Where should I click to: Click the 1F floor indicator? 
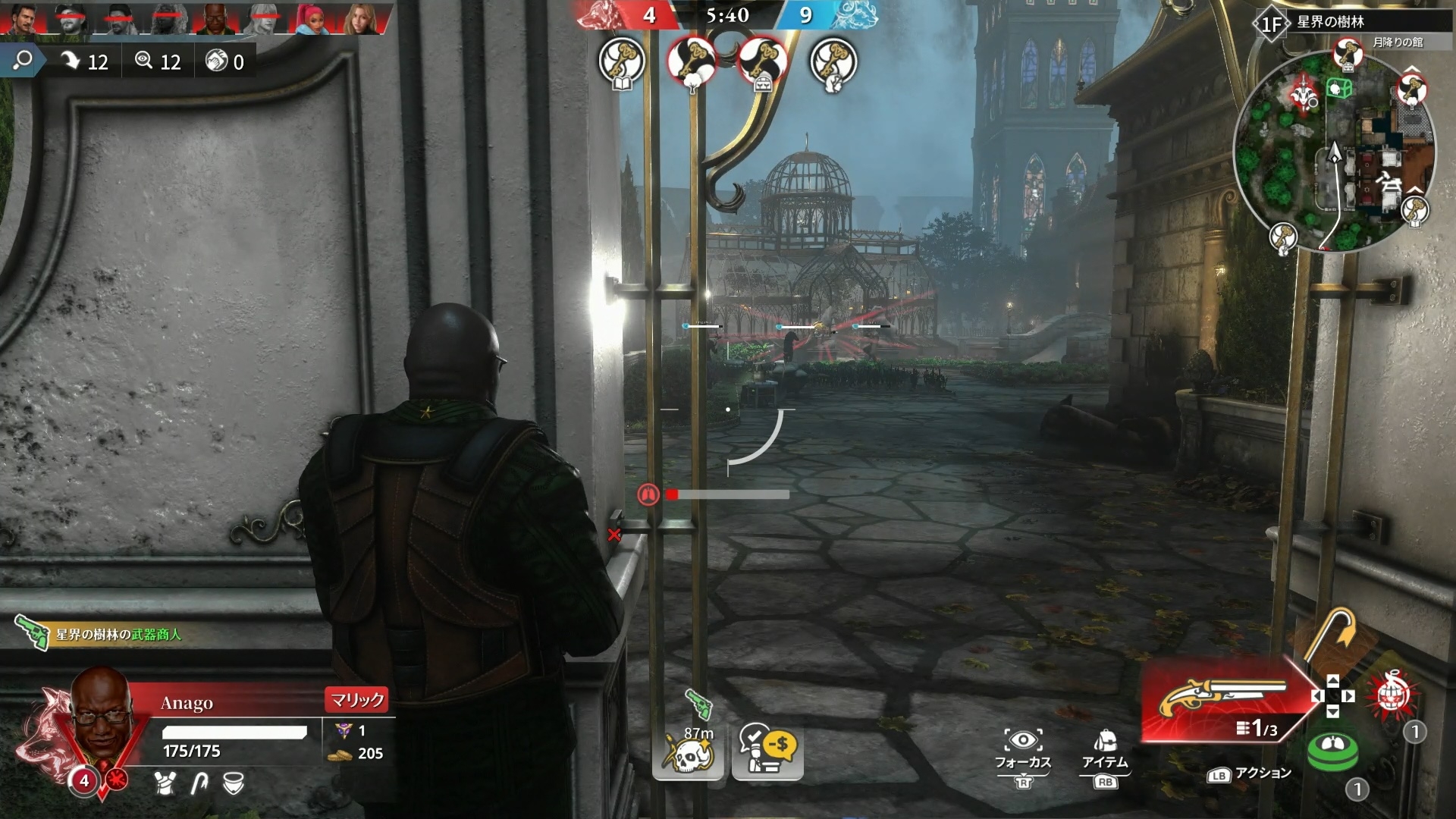coord(1270,24)
